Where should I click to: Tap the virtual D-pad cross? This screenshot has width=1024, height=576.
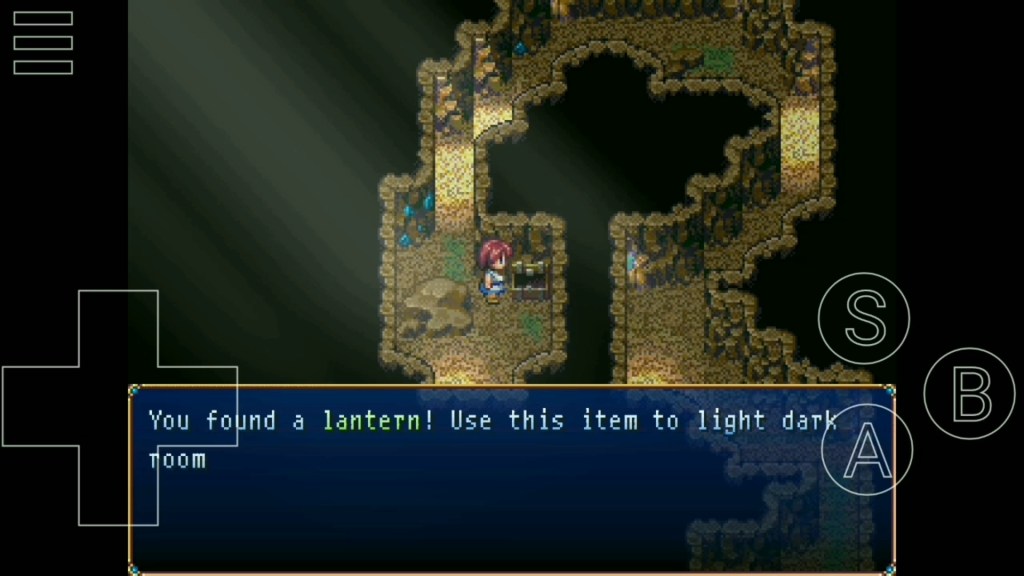click(118, 407)
